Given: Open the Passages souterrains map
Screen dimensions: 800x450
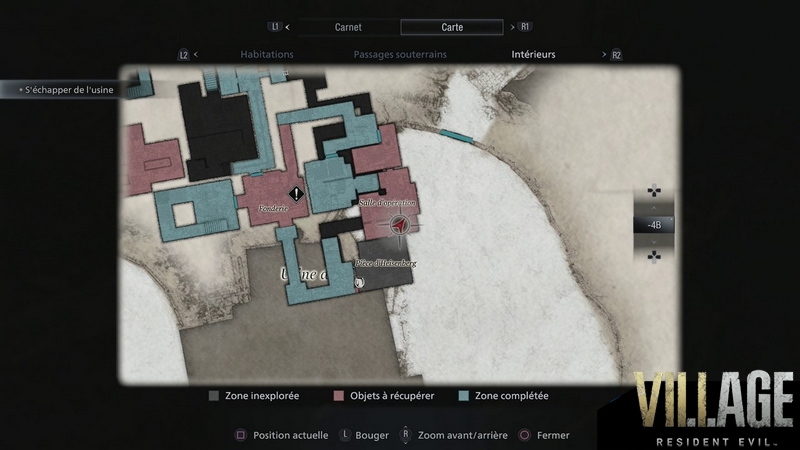Looking at the screenshot, I should pos(400,55).
